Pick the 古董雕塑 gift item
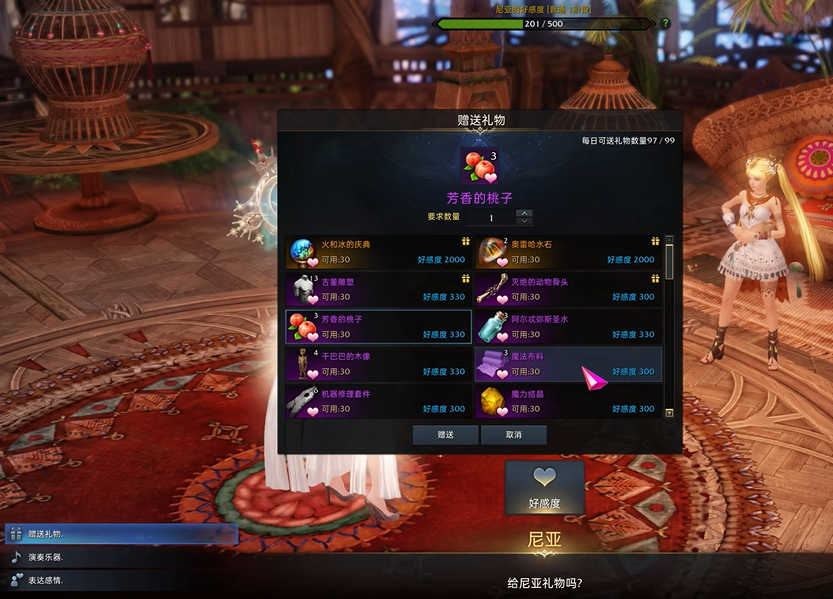Screen dimensions: 833x599 (379, 289)
